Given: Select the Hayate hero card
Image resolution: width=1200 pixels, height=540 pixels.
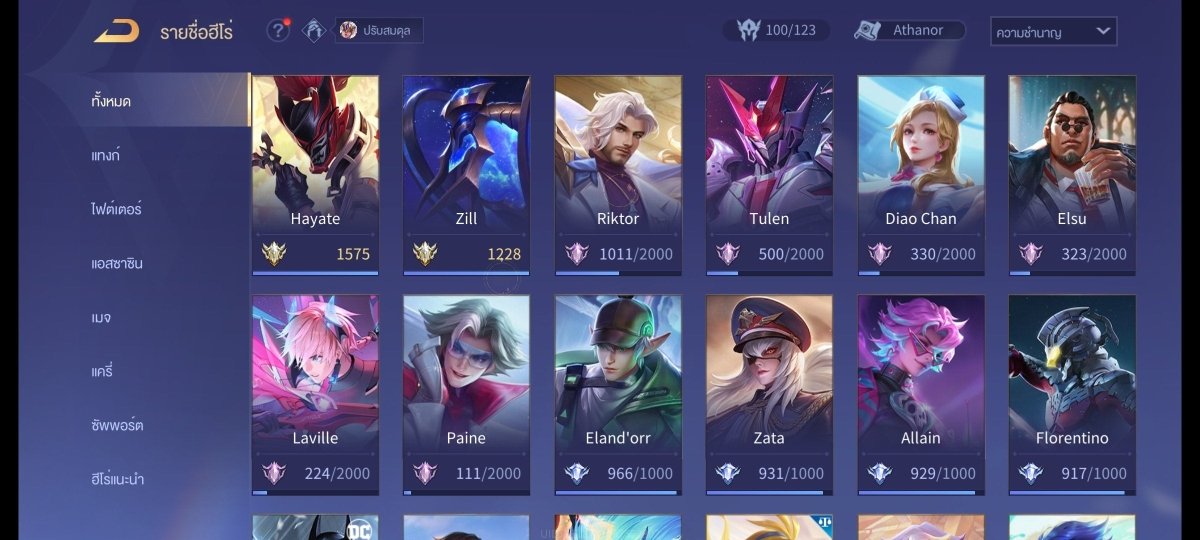Looking at the screenshot, I should coord(315,173).
